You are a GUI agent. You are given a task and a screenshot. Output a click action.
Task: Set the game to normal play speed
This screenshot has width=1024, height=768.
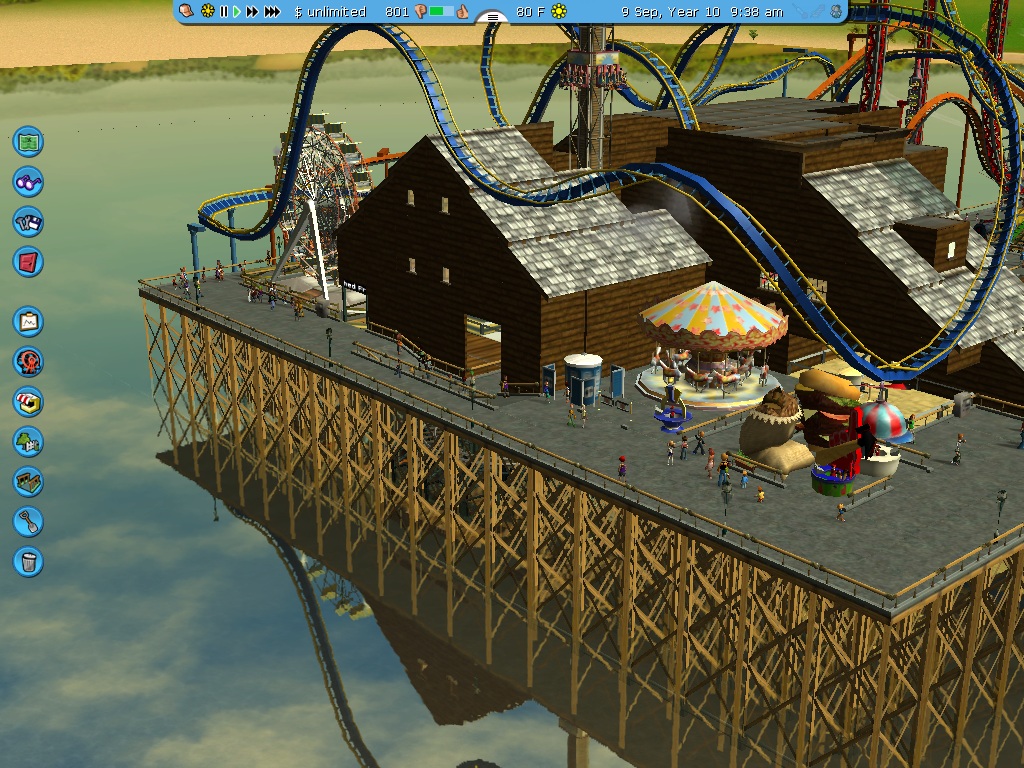click(237, 12)
